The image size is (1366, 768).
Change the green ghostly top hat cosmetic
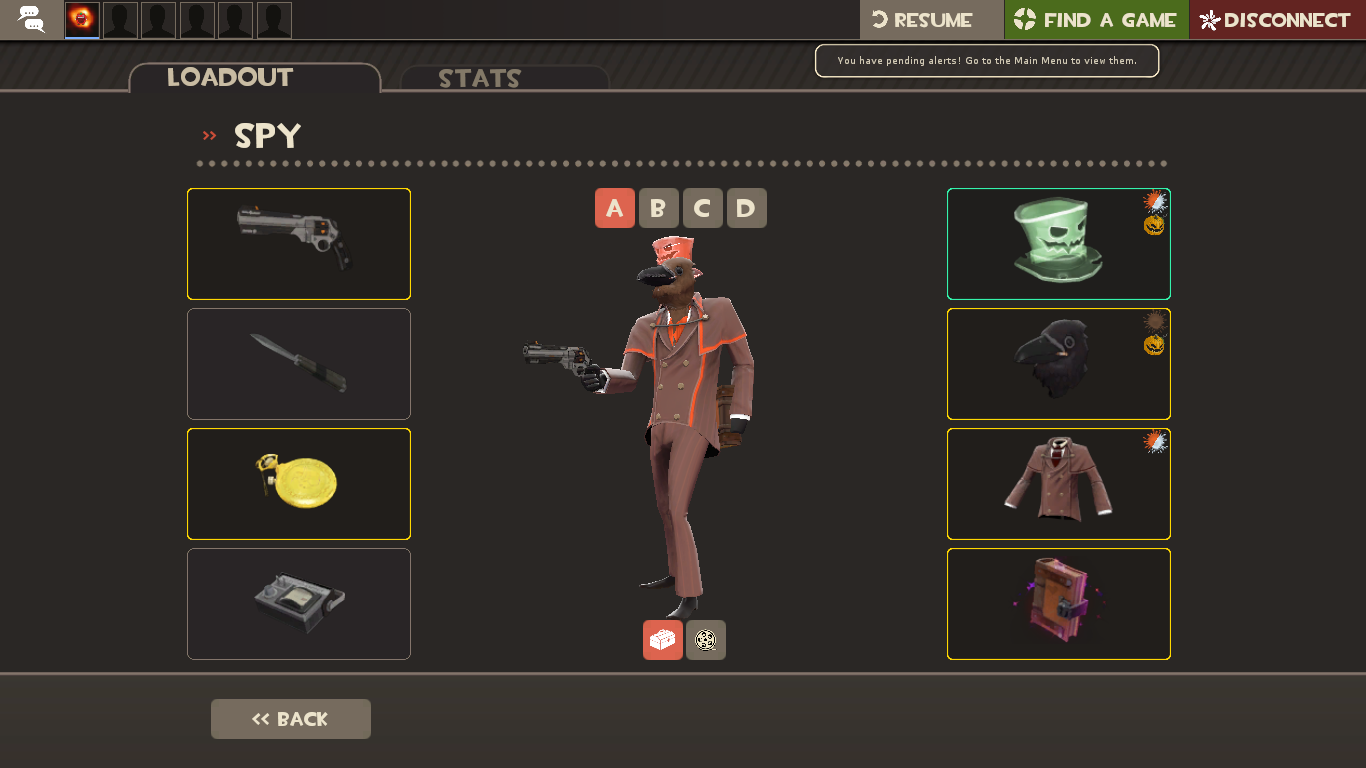1059,244
